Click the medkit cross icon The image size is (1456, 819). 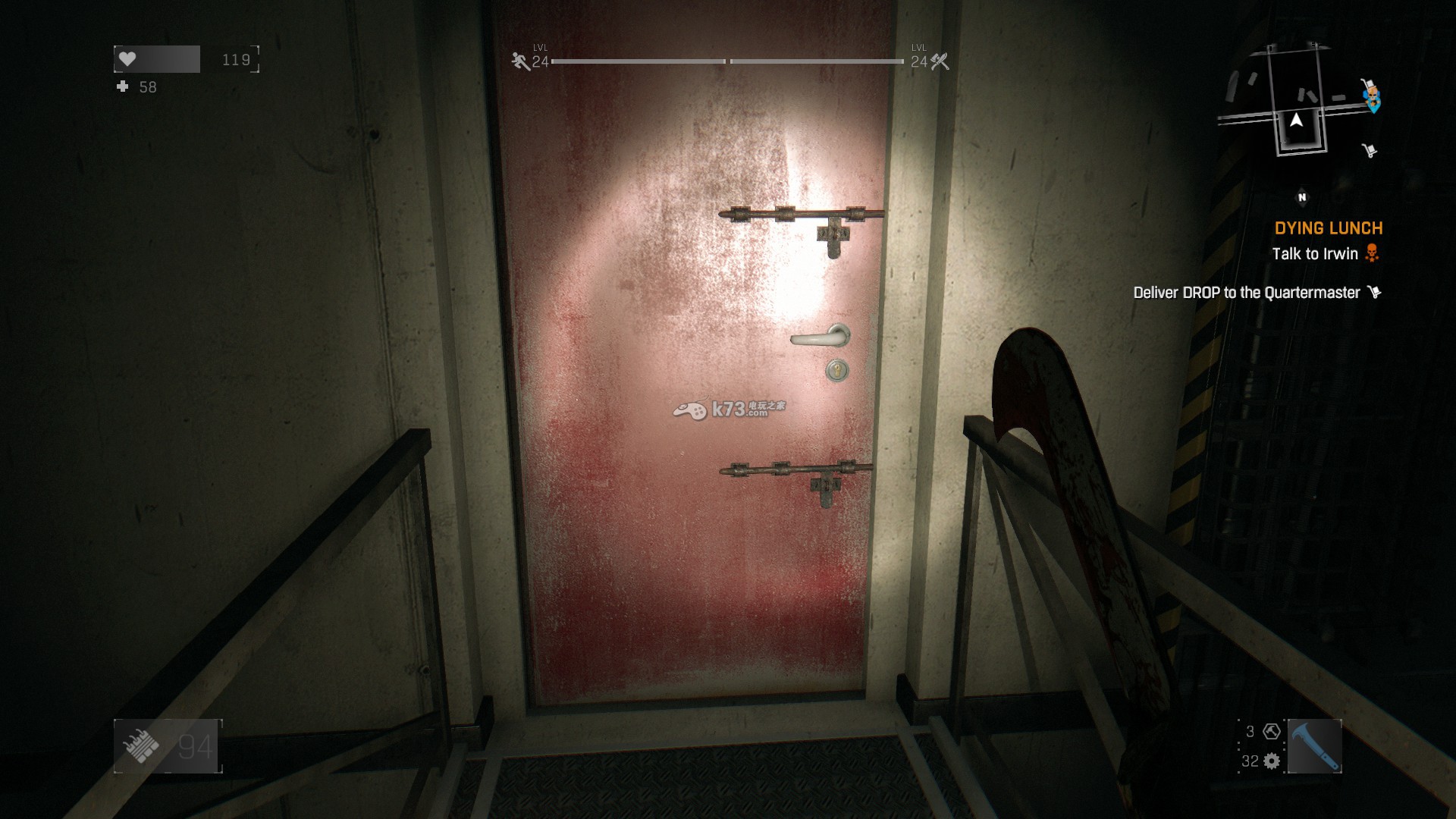coord(123,87)
